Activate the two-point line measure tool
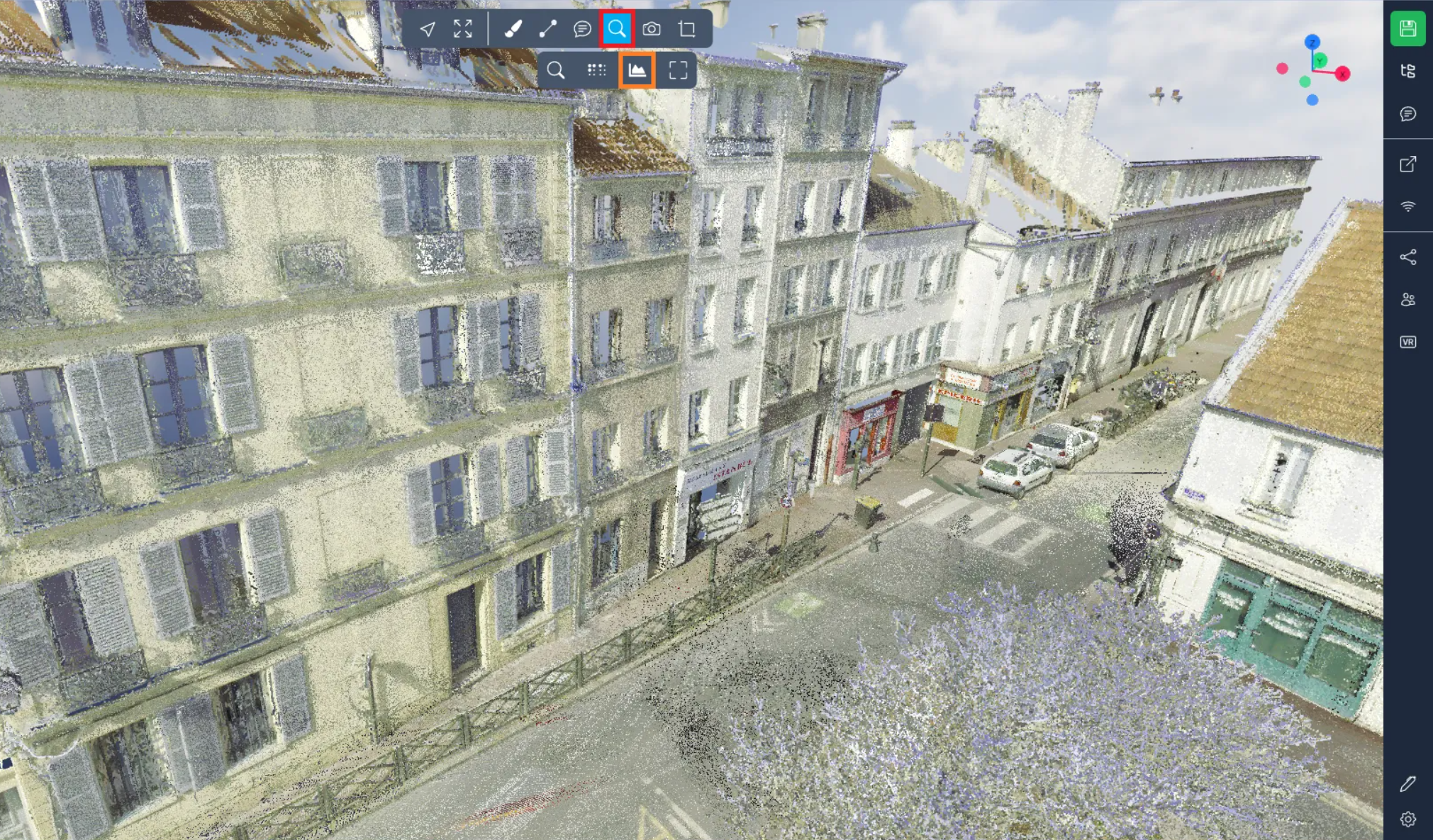This screenshot has height=840, width=1433. click(547, 29)
